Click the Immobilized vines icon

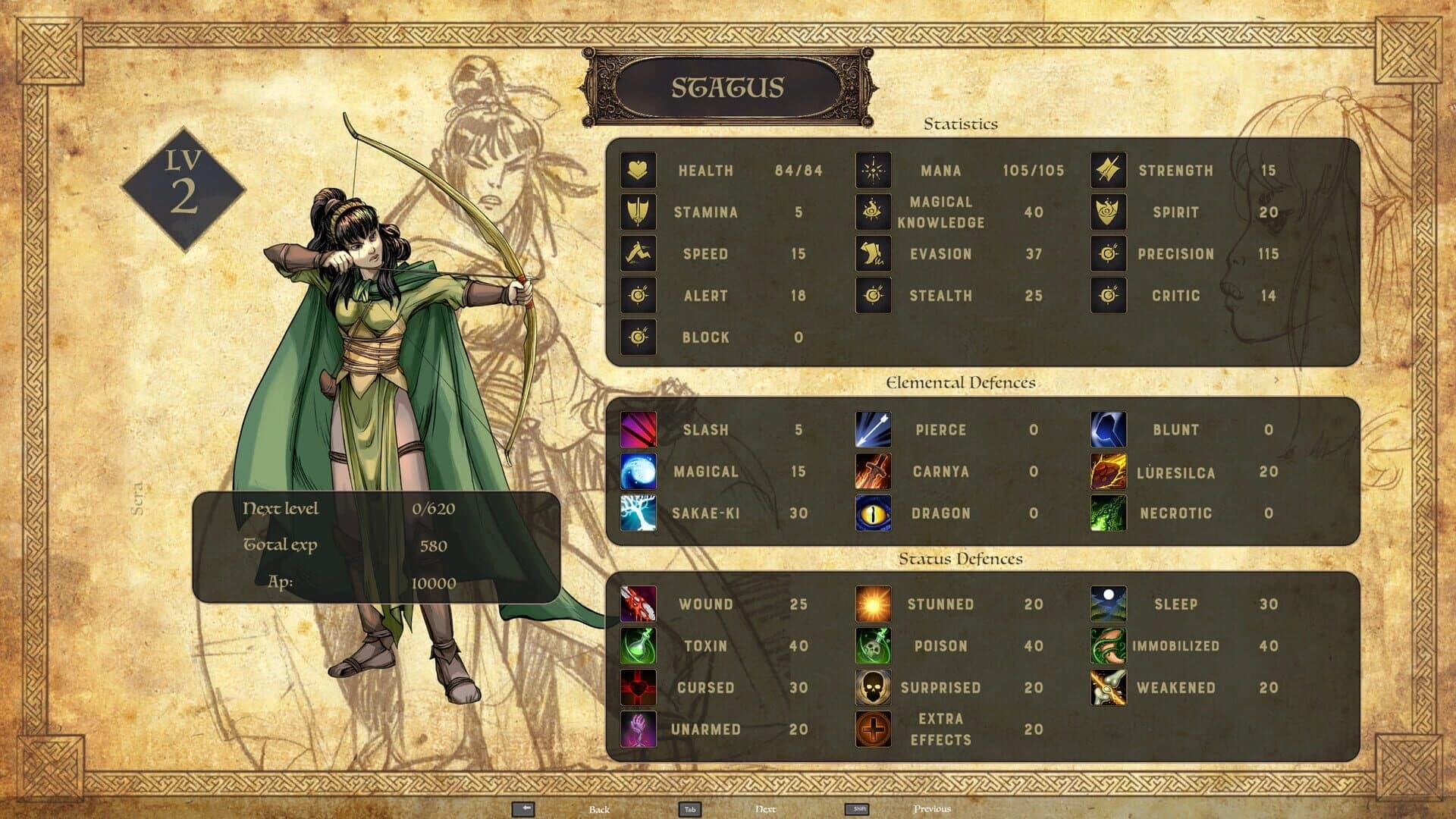coord(1107,646)
